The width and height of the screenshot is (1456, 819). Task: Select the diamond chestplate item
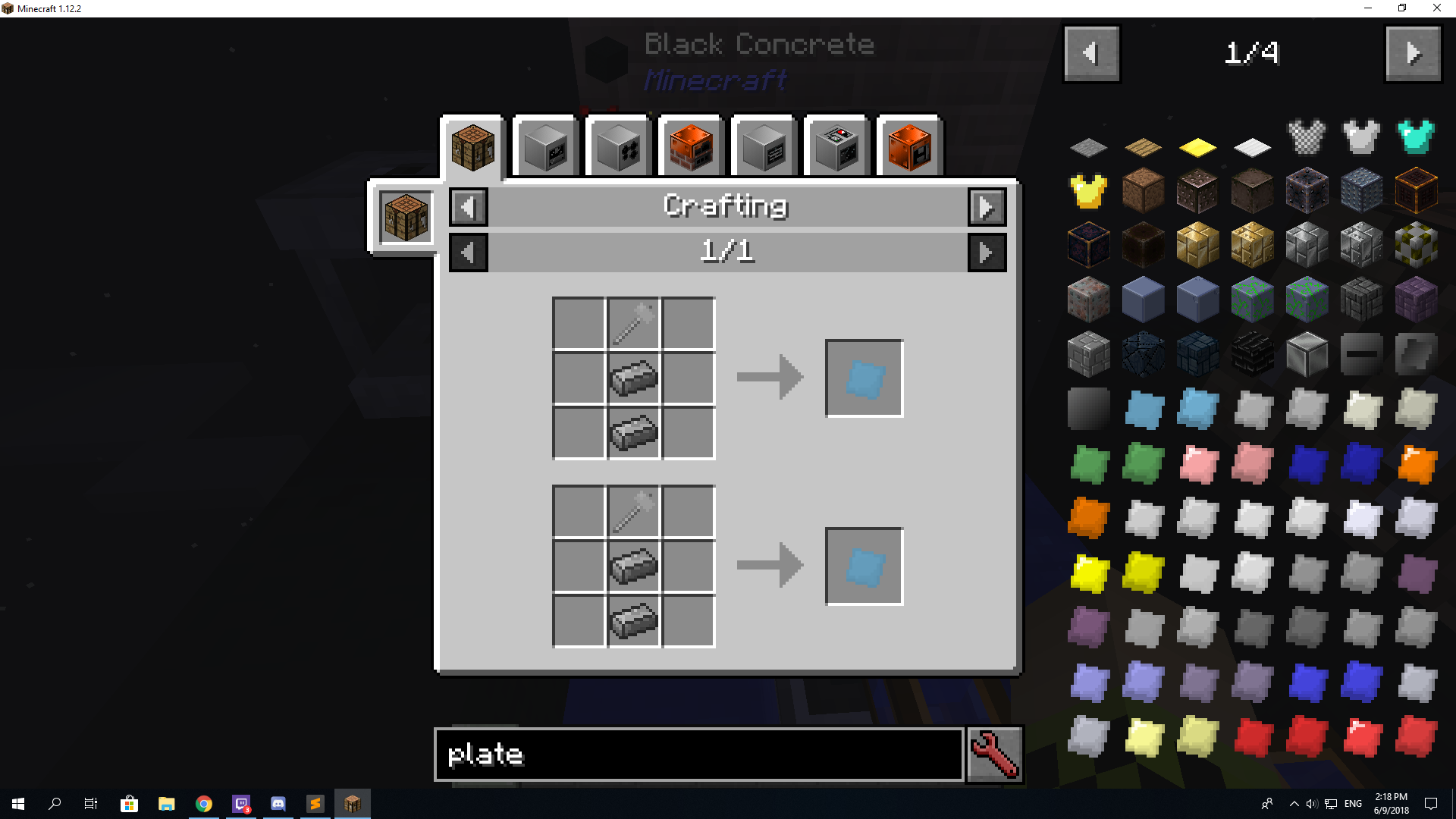pos(1415,136)
